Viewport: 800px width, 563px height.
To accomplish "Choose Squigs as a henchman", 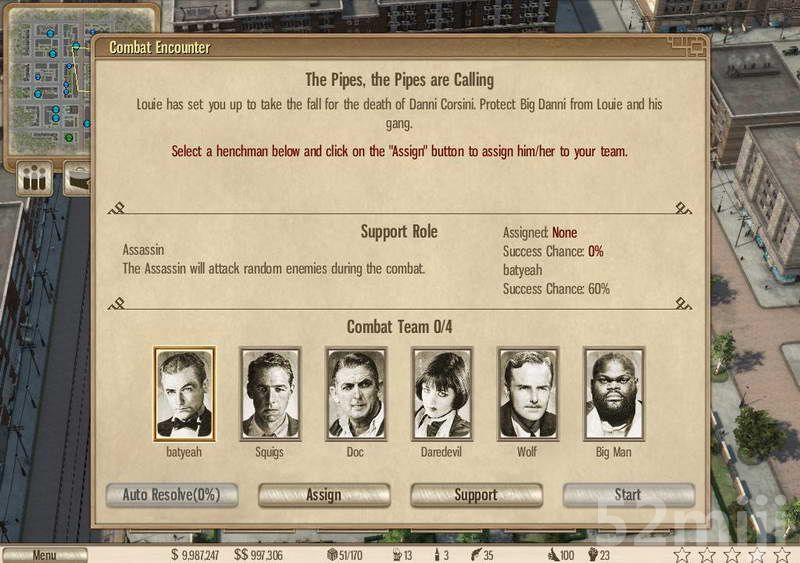I will coord(270,394).
